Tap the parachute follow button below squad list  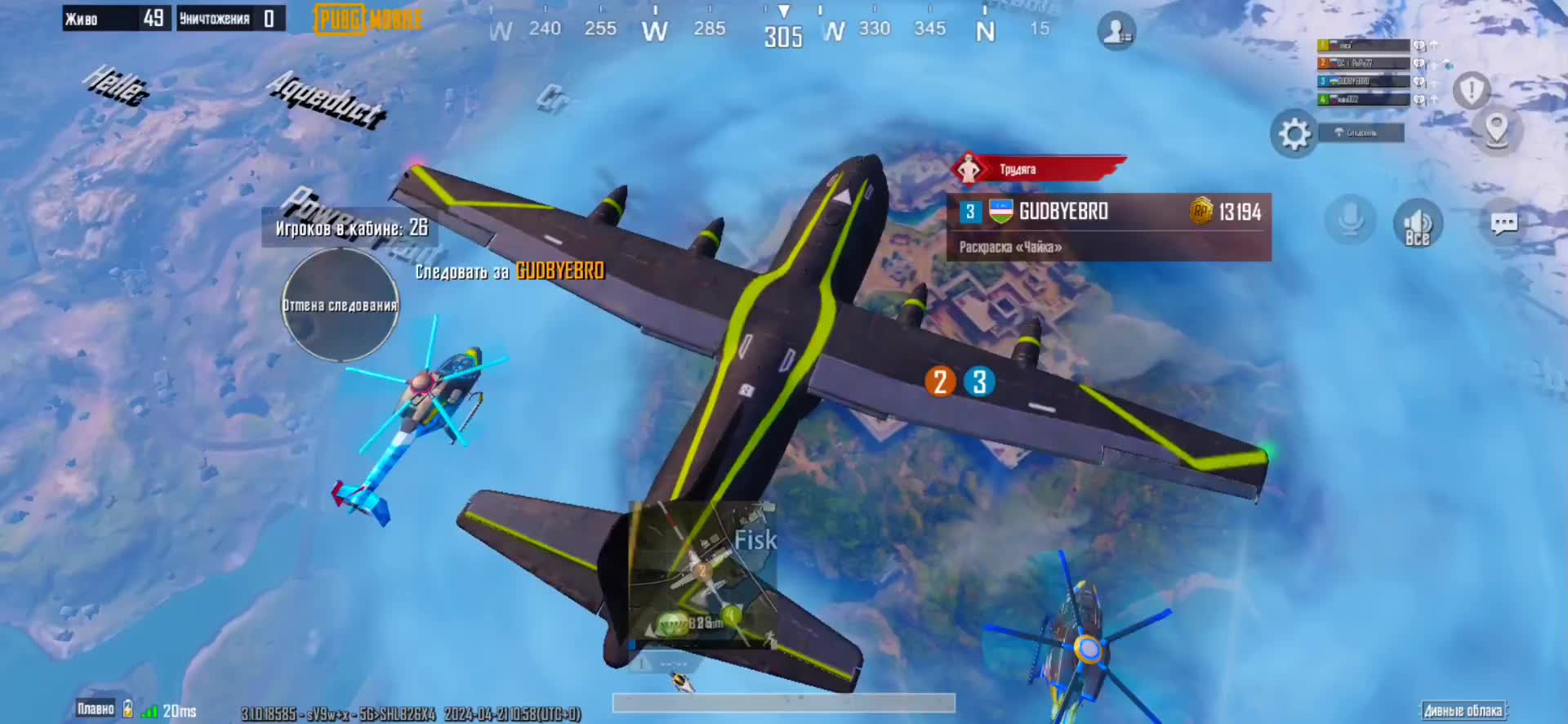1361,132
